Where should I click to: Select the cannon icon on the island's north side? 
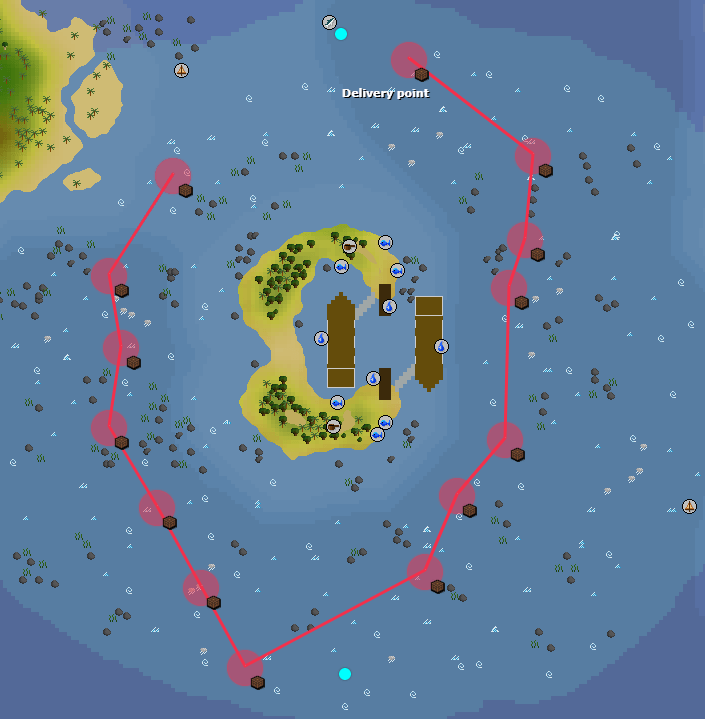coord(349,246)
